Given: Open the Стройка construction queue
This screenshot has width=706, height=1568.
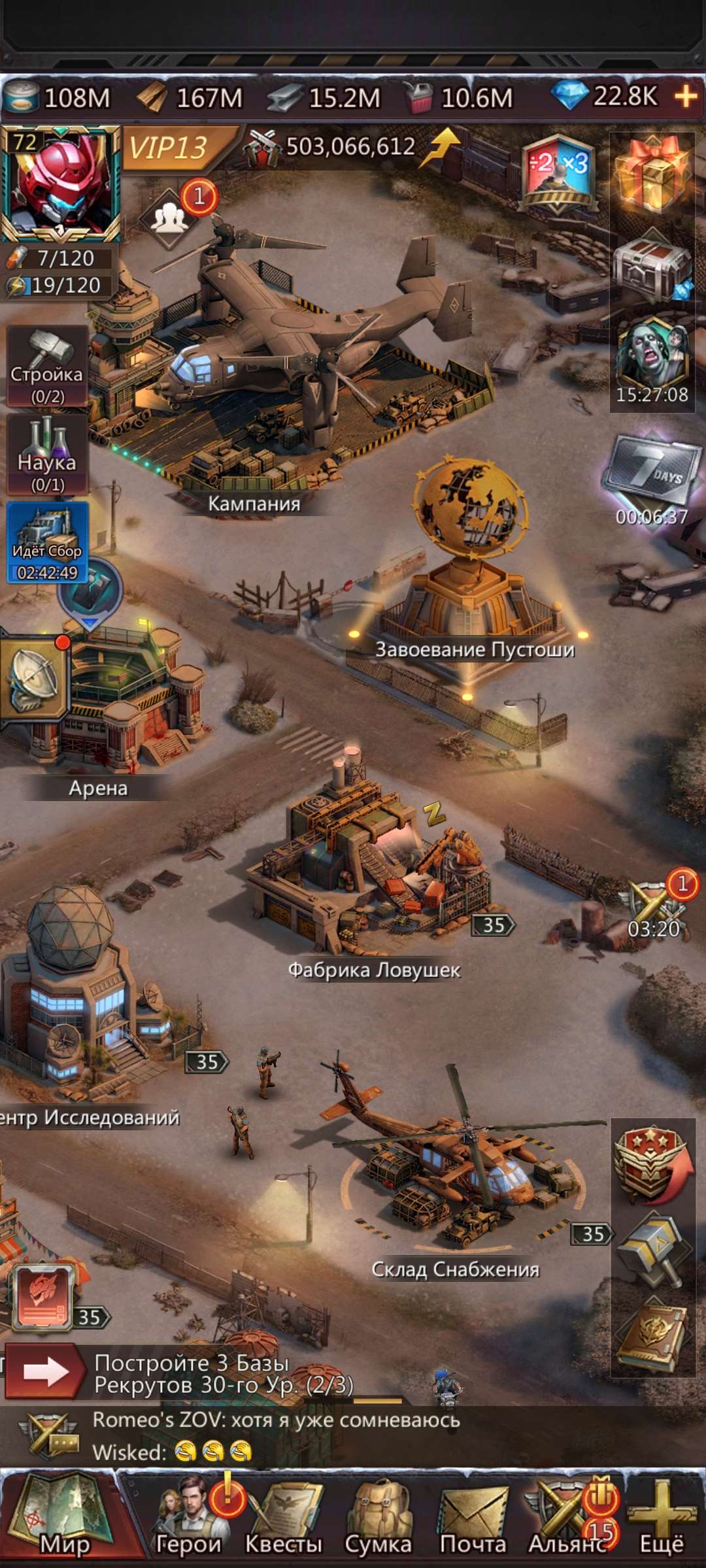Looking at the screenshot, I should click(47, 367).
